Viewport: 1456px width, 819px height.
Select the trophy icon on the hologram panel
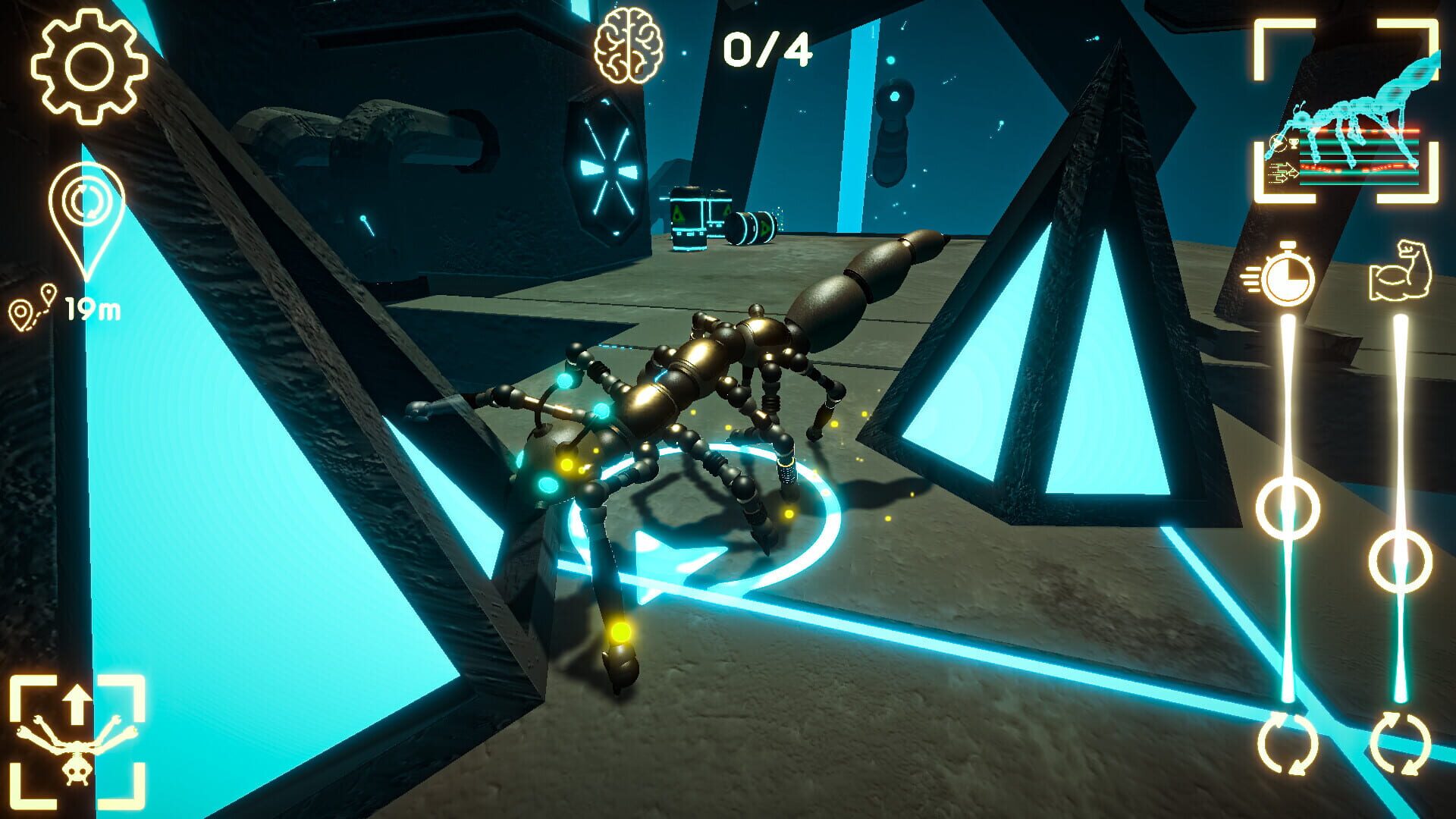[x=1294, y=144]
